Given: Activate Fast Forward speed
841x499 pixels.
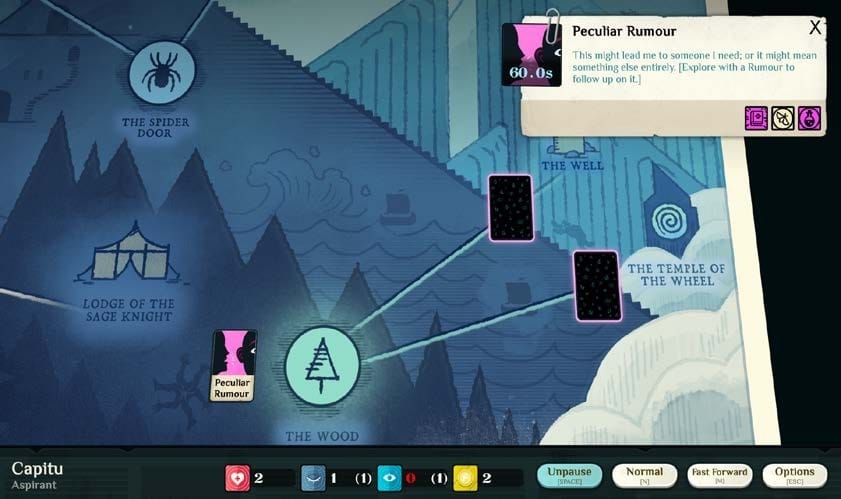Looking at the screenshot, I should point(719,476).
